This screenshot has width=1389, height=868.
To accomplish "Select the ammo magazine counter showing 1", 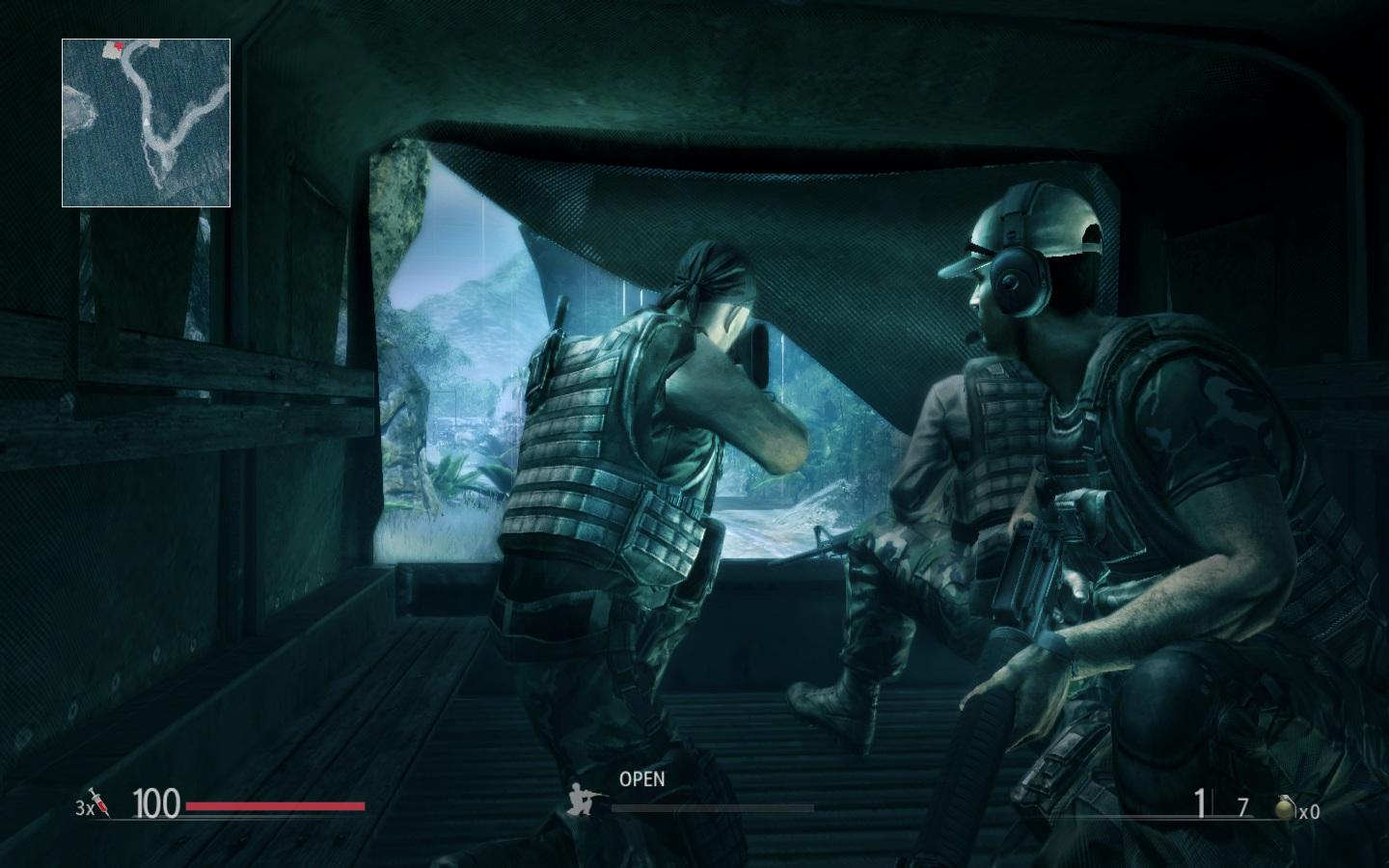I will [1199, 800].
